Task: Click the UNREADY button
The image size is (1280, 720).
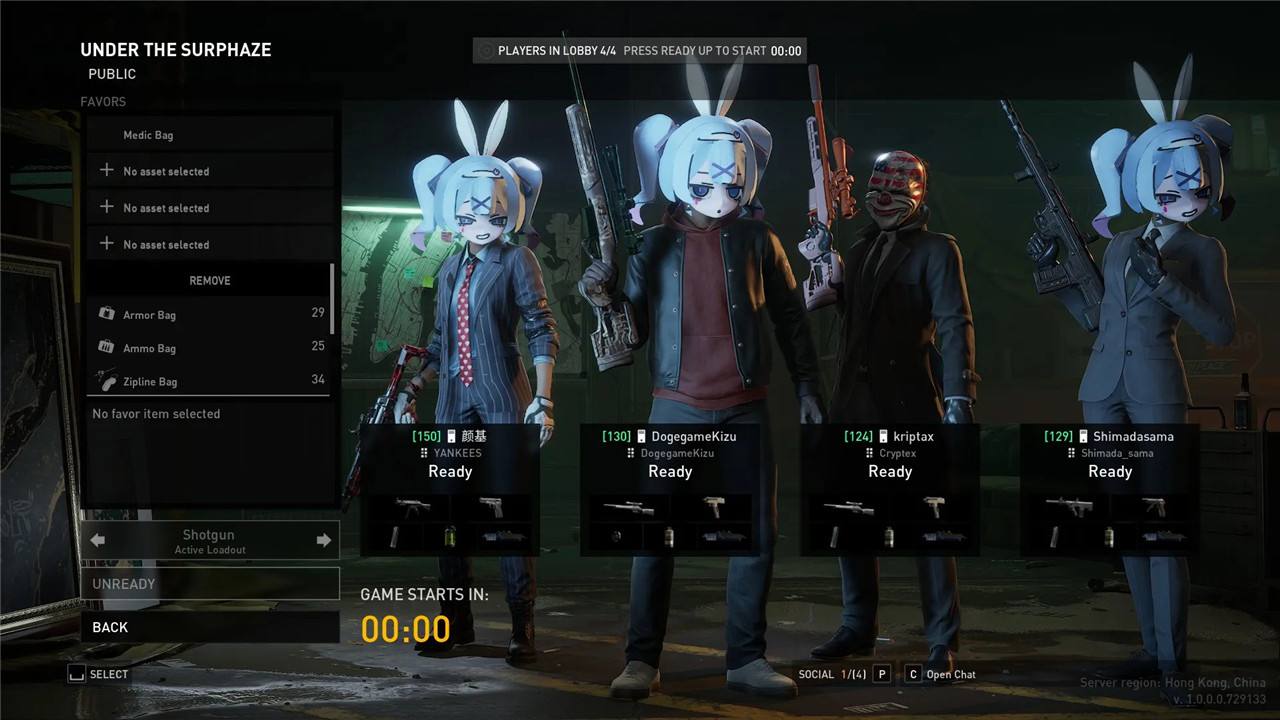Action: coord(210,584)
